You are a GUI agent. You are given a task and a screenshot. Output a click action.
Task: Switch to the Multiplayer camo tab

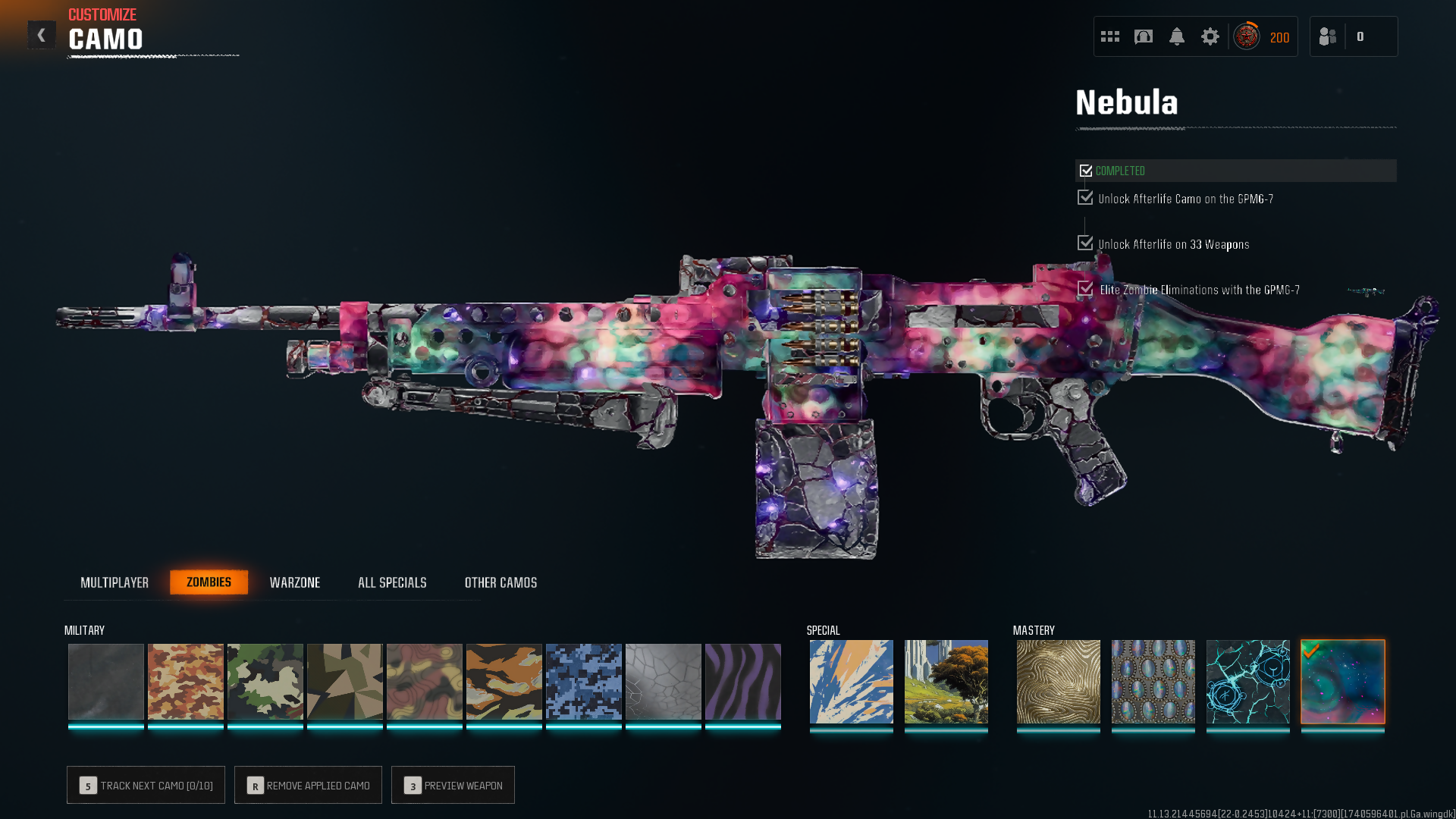[x=115, y=582]
